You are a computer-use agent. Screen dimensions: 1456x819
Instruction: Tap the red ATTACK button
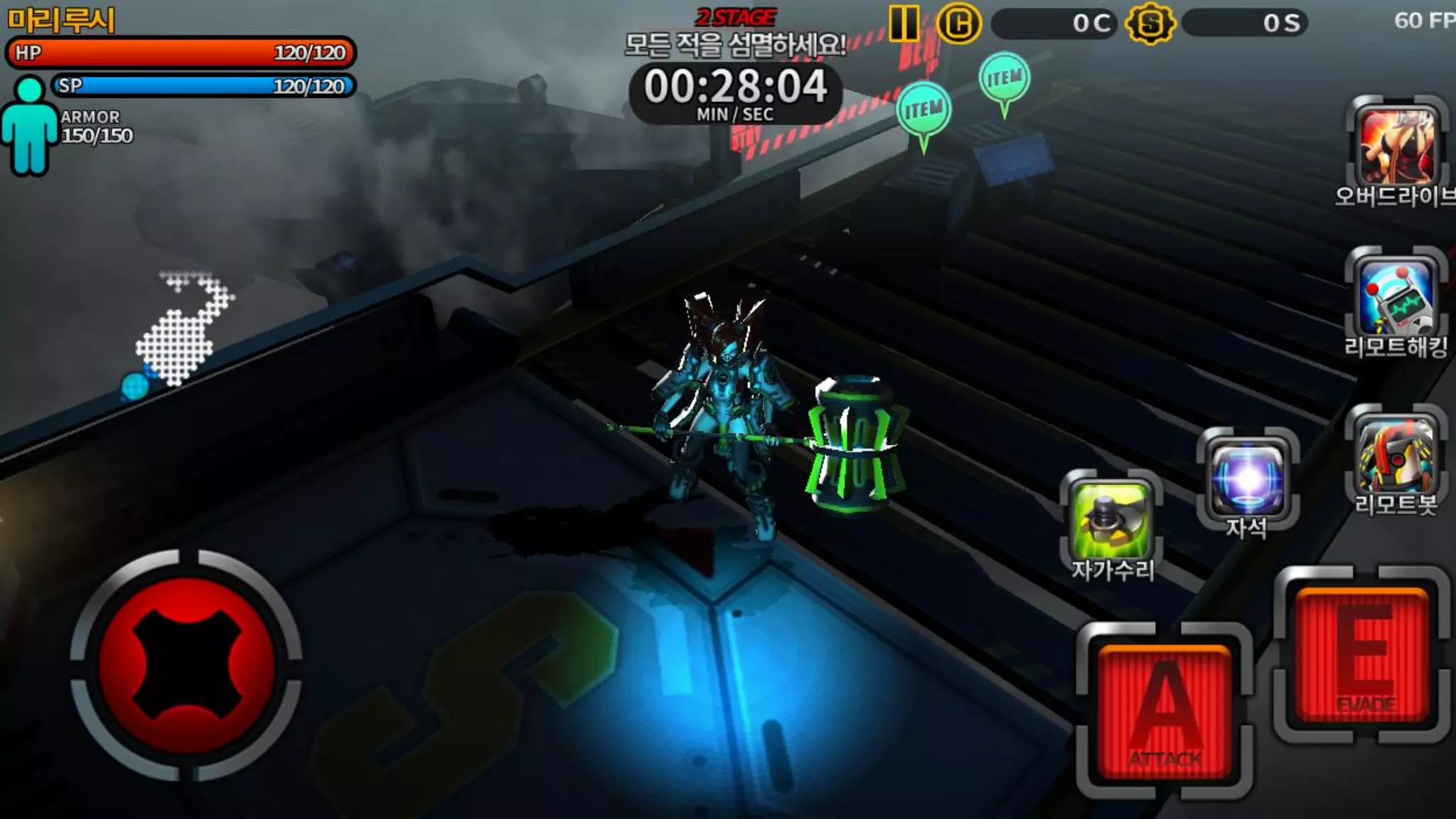click(x=1165, y=712)
